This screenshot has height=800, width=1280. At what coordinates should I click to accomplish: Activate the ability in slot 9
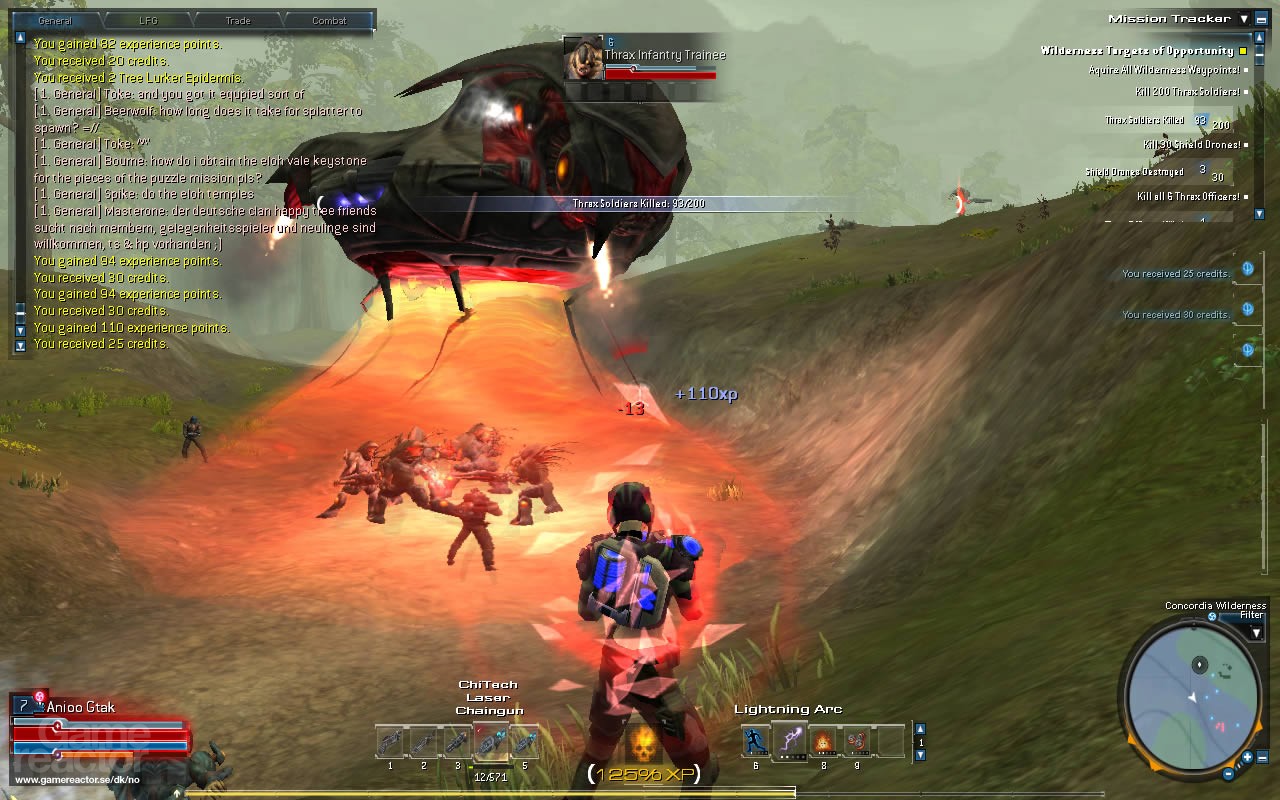(856, 741)
